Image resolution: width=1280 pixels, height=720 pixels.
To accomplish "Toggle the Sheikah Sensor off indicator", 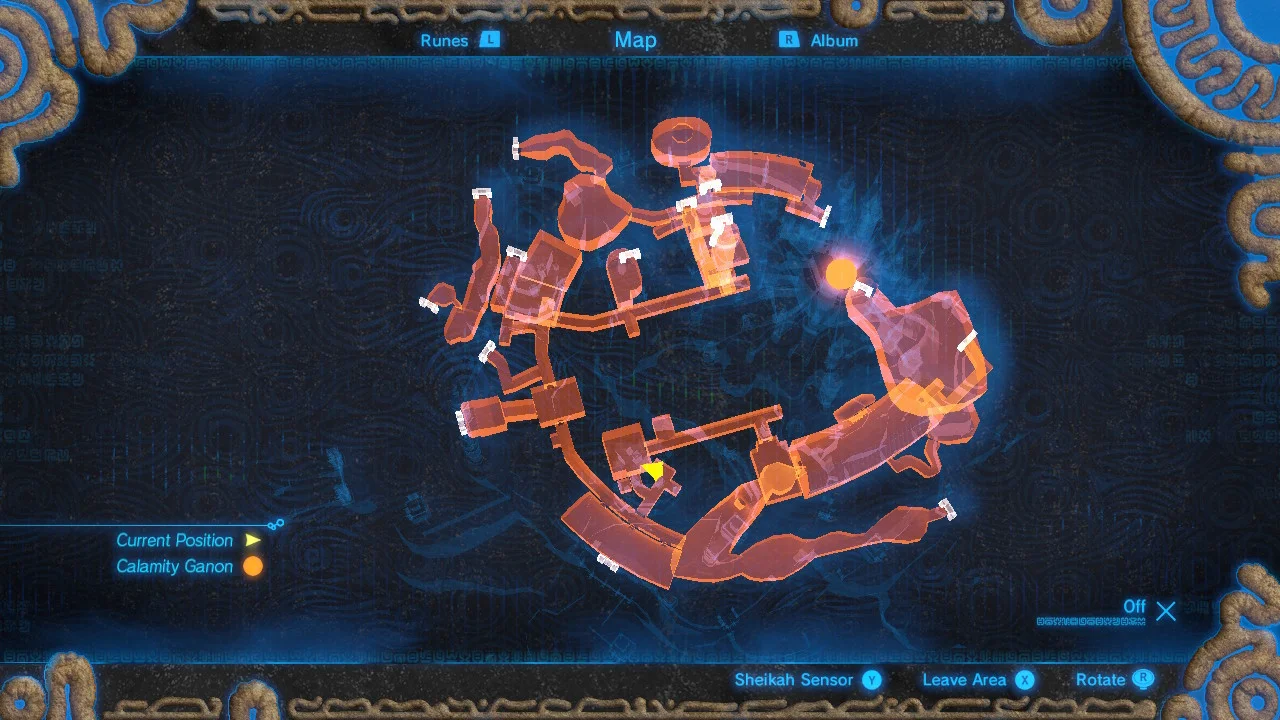I will pyautogui.click(x=1135, y=607).
